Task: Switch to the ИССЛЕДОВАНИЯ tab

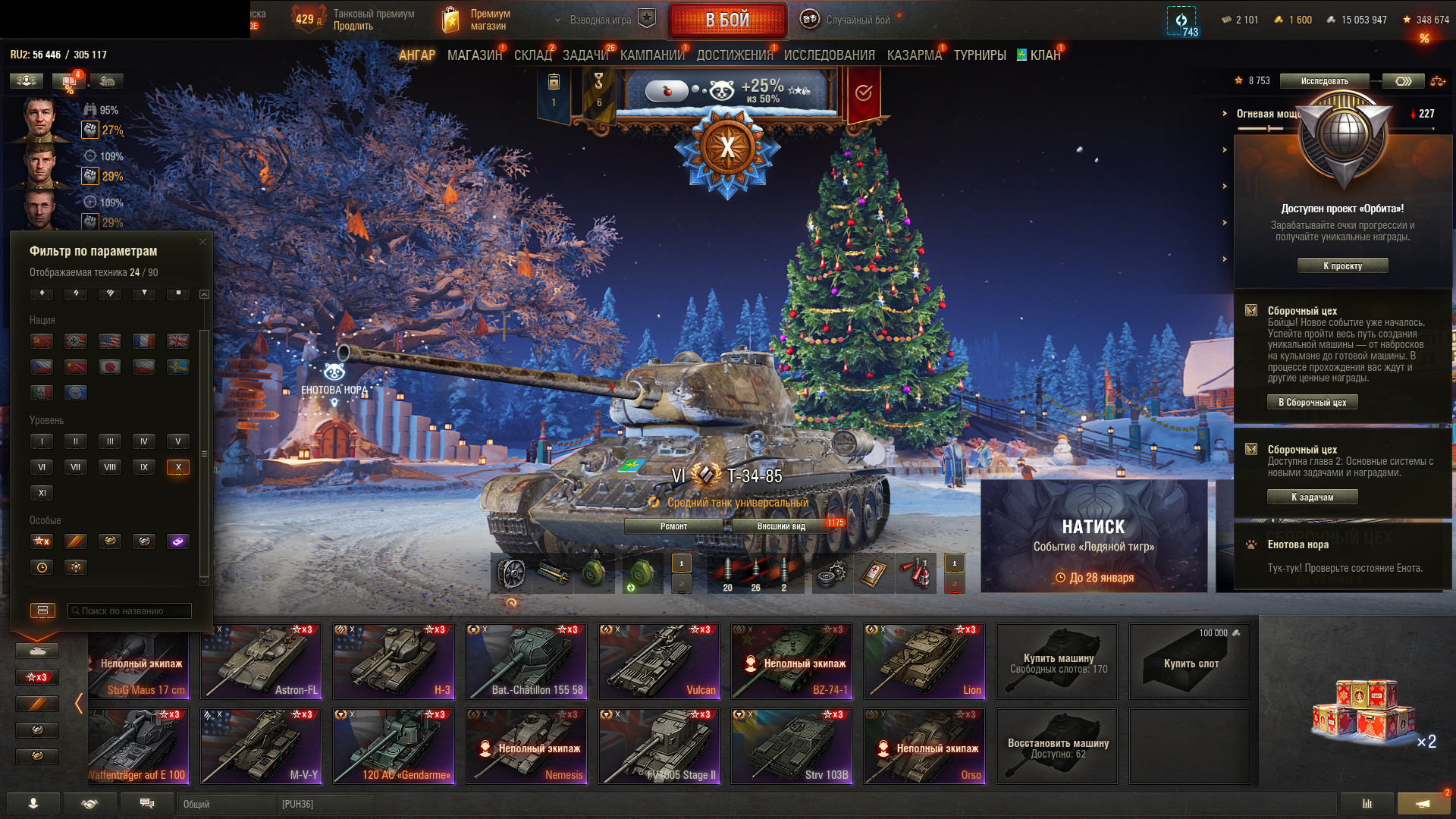Action: (x=829, y=55)
